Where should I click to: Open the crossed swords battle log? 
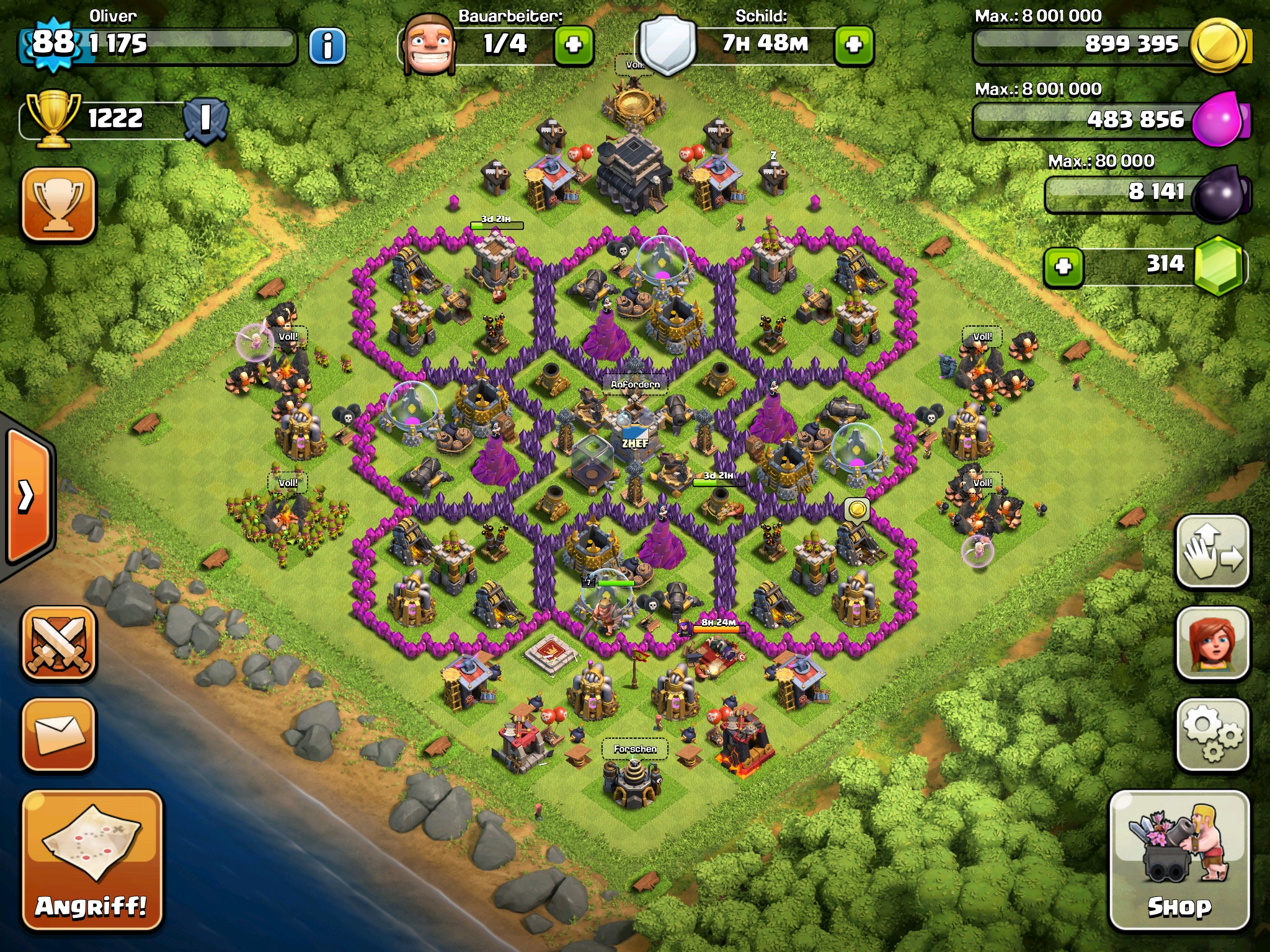point(59,643)
